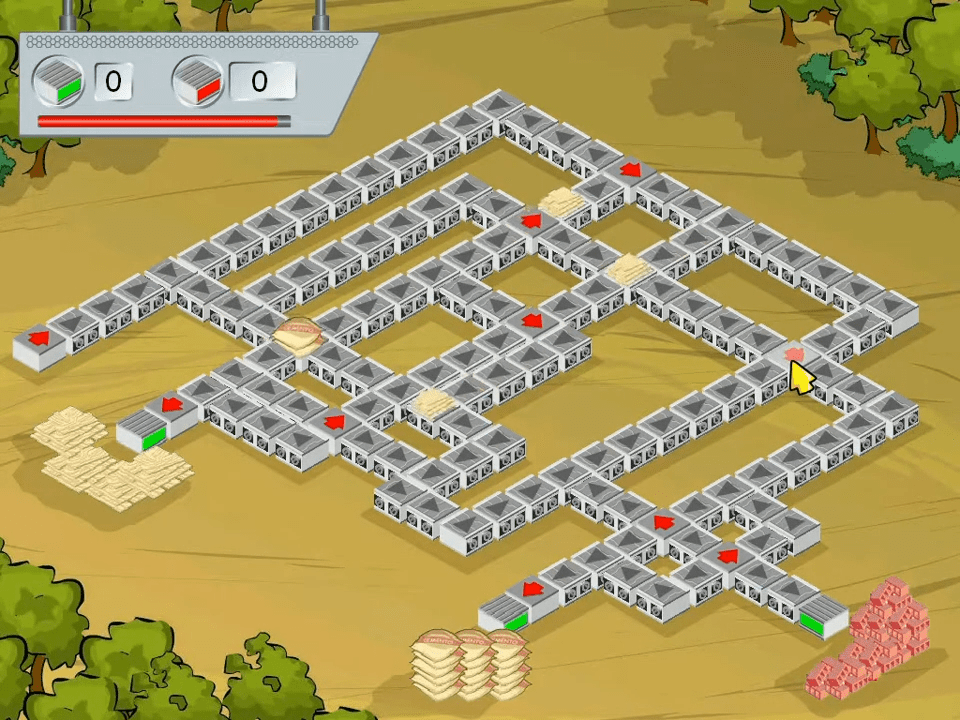The height and width of the screenshot is (720, 960).
Task: Toggle the arrow switch closest to the red brick pile
Action: (728, 554)
